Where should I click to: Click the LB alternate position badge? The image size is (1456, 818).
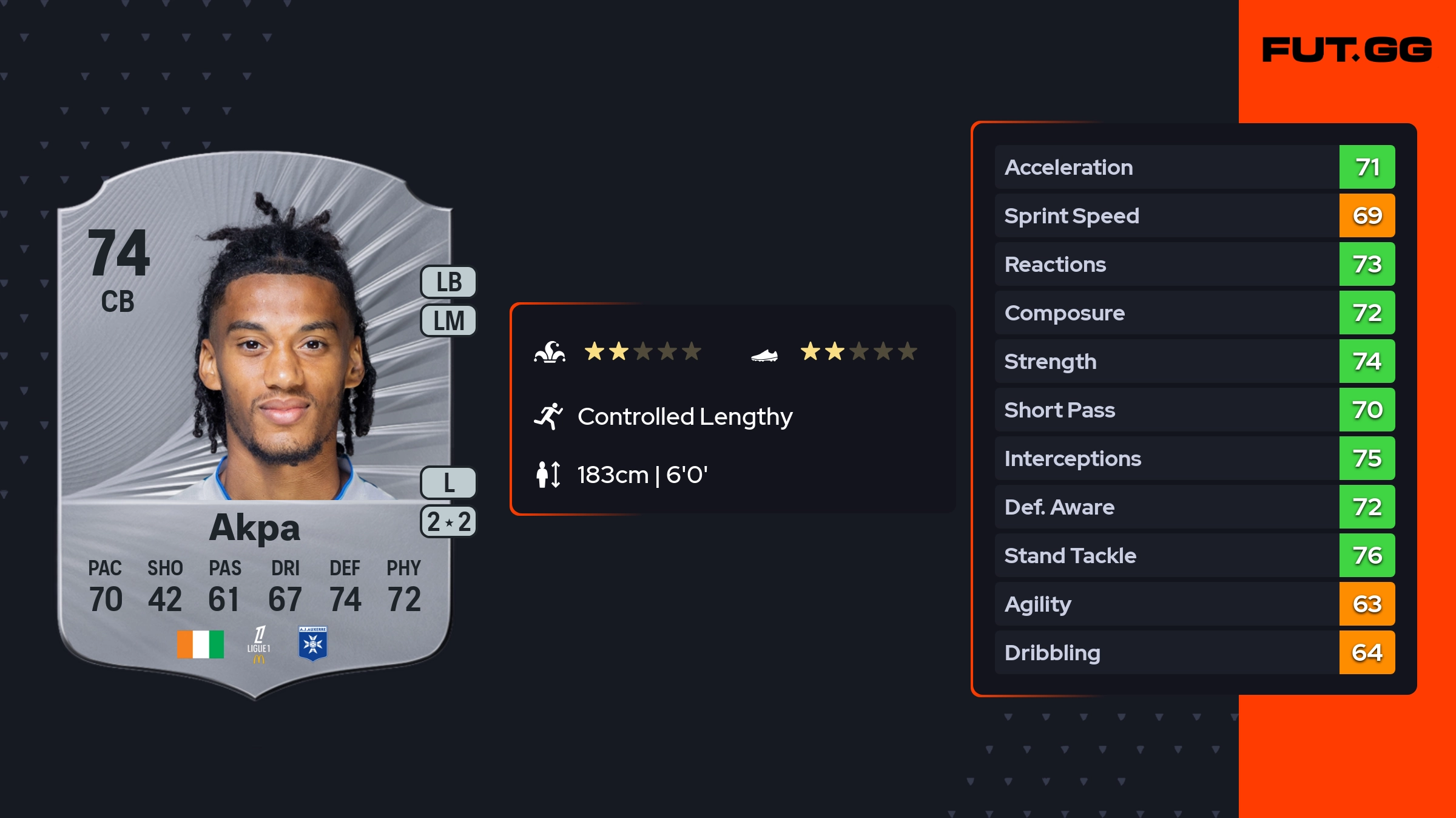[x=448, y=282]
